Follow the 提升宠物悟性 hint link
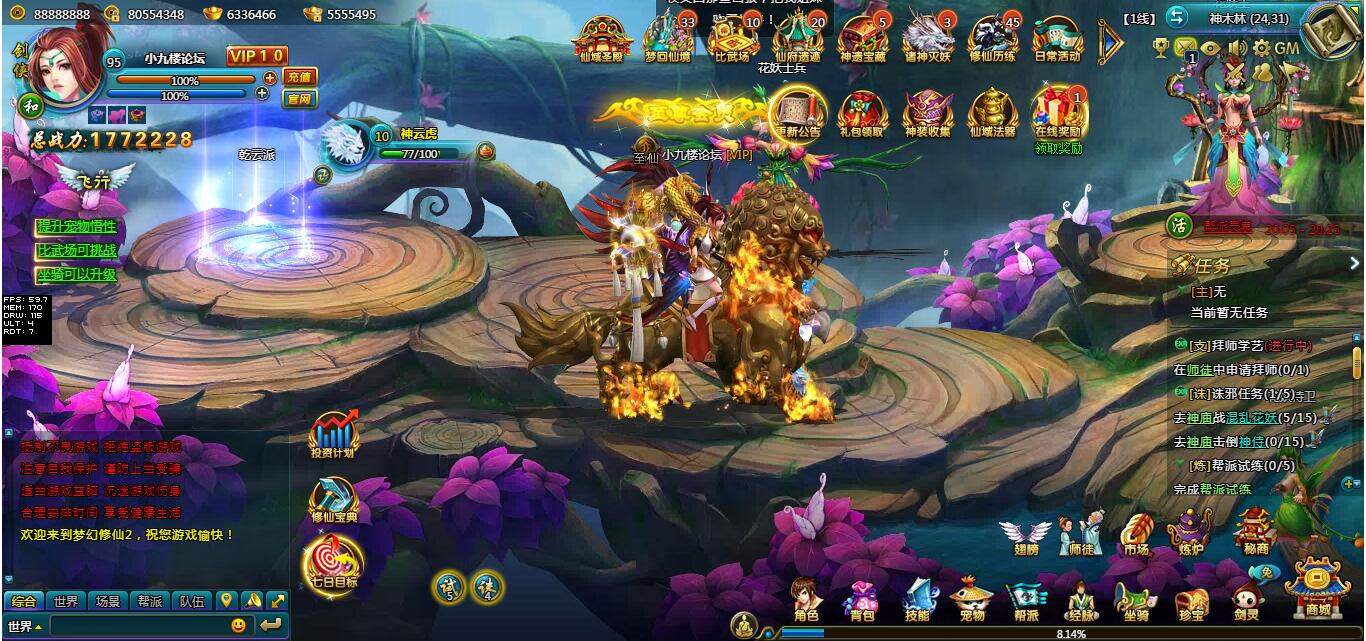The height and width of the screenshot is (641, 1366). (x=77, y=227)
